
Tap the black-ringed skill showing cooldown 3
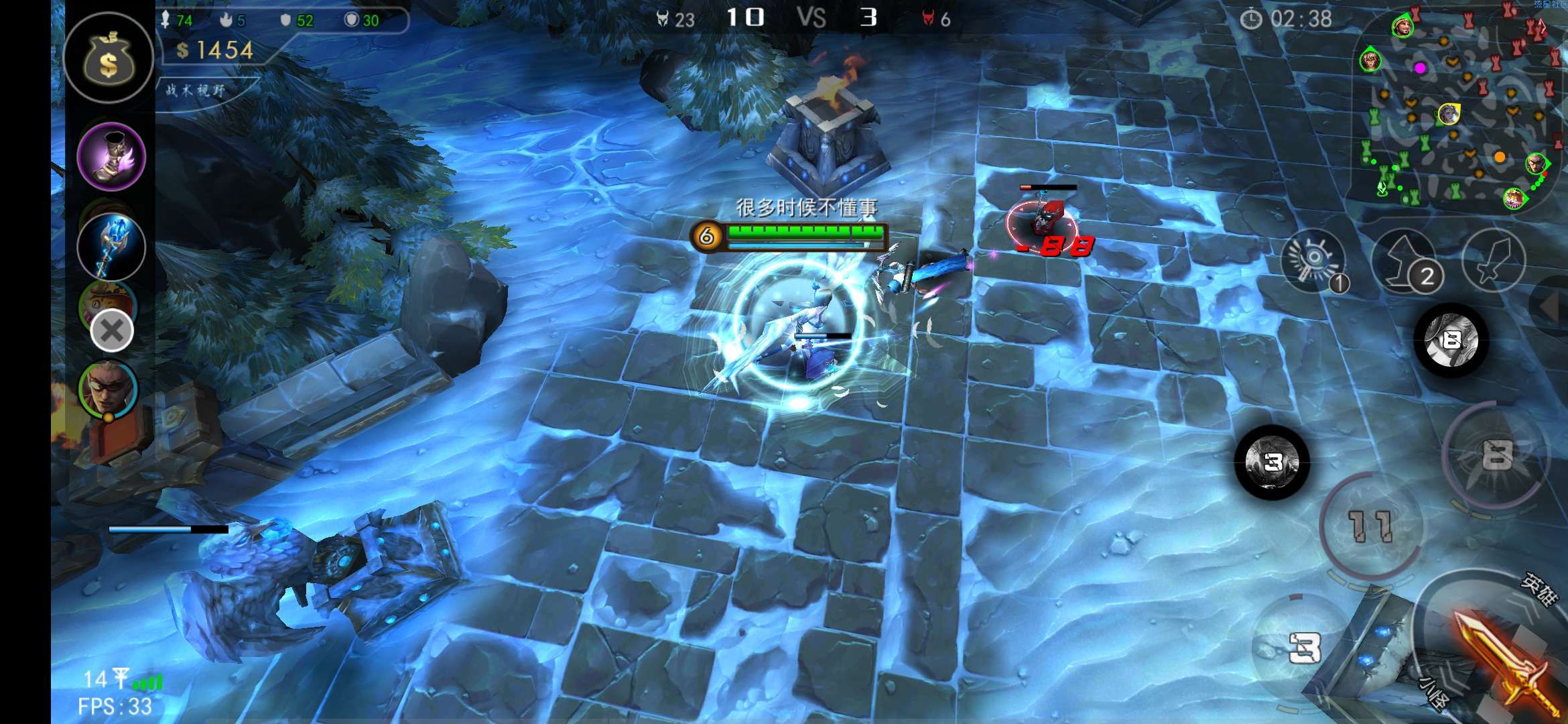coord(1272,462)
